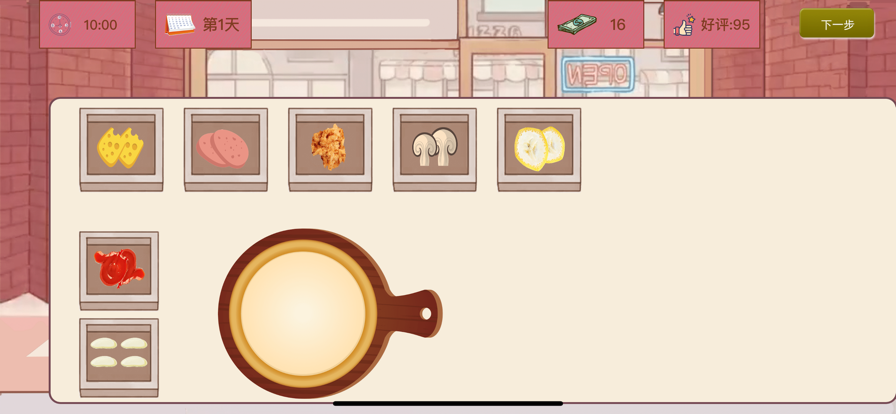The image size is (896, 414).
Task: Pick the sliced ham topping tray
Action: pyautogui.click(x=226, y=148)
